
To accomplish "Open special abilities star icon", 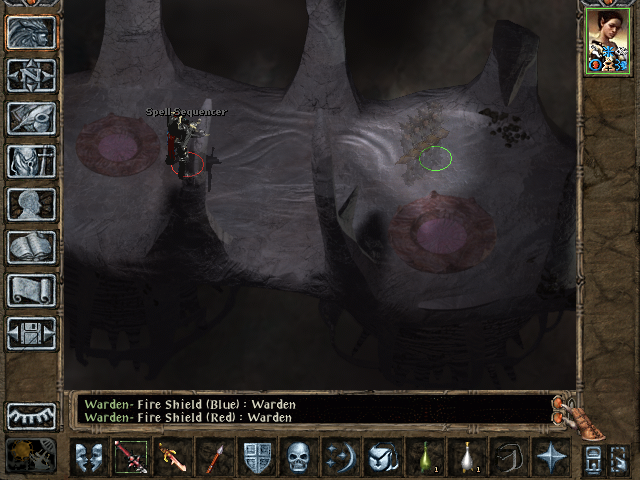I will point(551,457).
